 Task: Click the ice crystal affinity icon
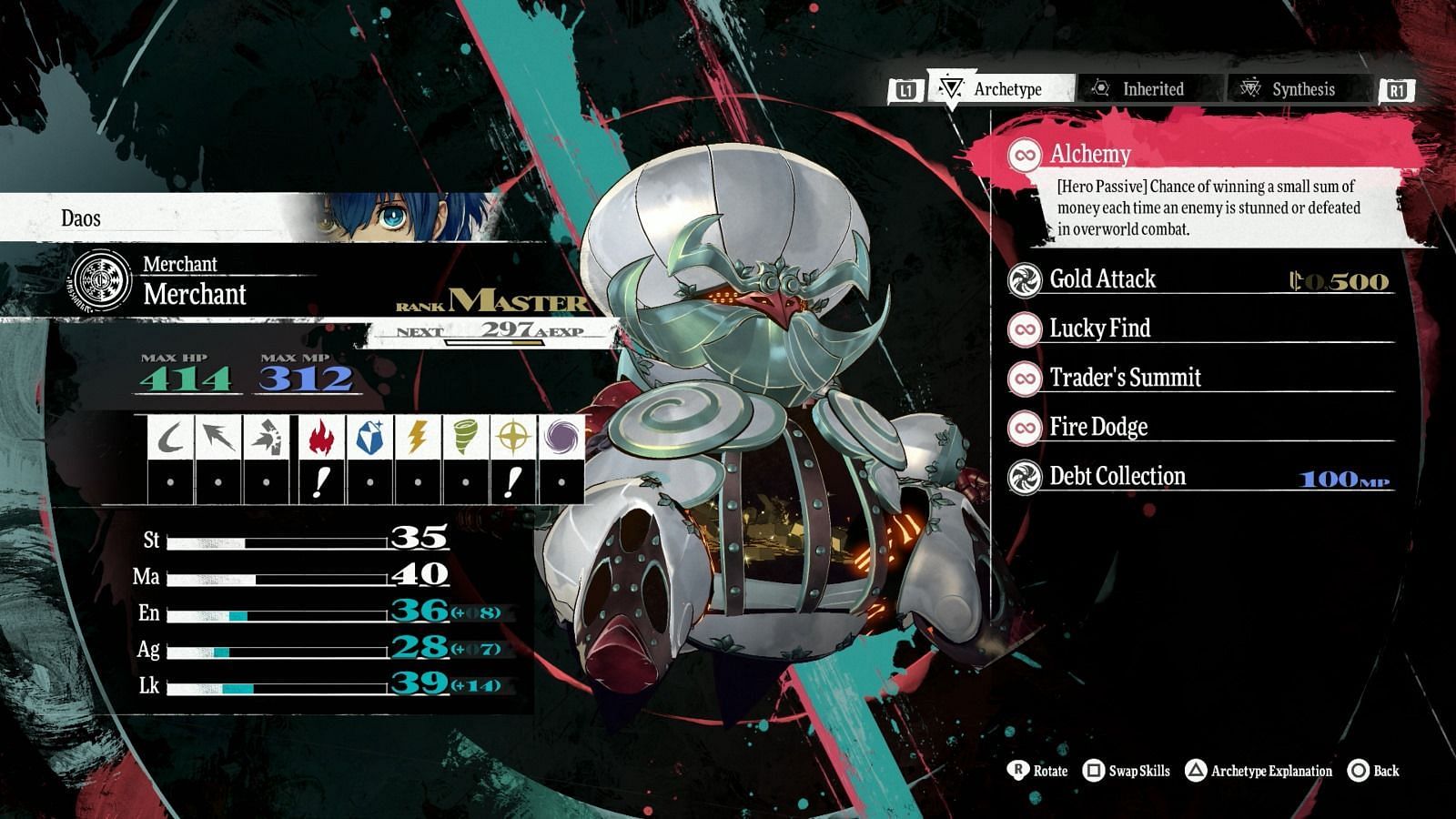369,438
